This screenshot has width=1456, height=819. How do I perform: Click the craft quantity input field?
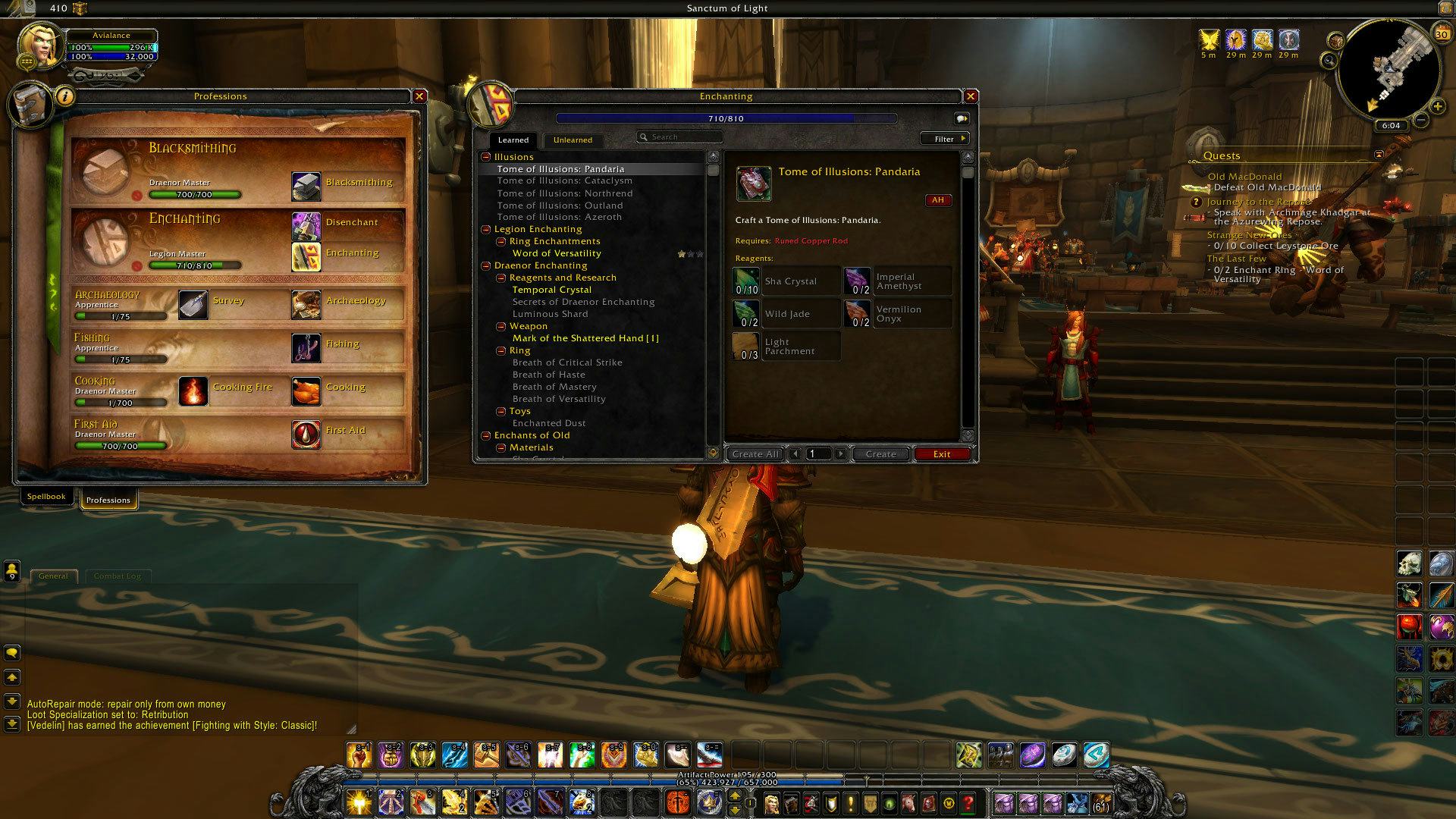click(x=817, y=453)
